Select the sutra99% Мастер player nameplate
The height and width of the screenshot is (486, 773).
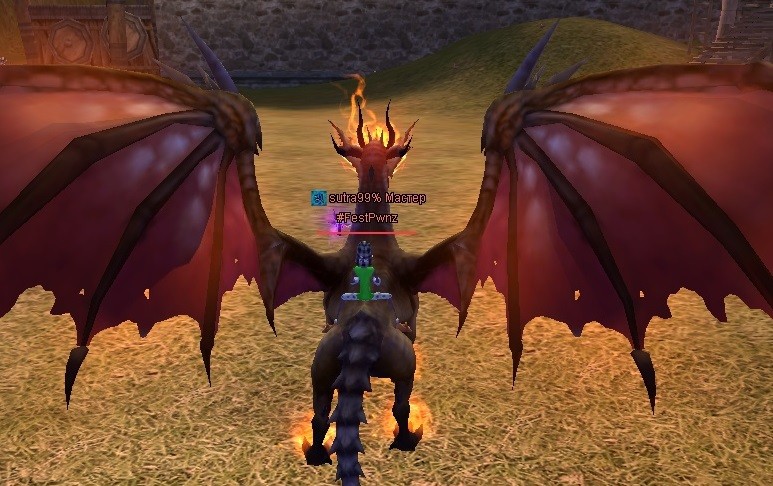click(376, 198)
